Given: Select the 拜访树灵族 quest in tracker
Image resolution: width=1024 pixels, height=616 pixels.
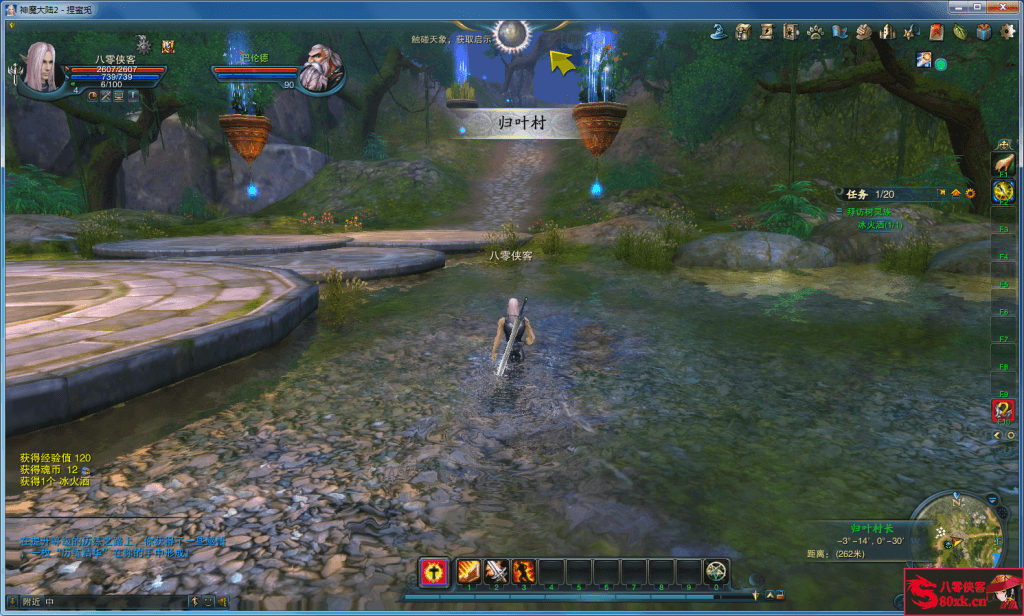Looking at the screenshot, I should 866,212.
